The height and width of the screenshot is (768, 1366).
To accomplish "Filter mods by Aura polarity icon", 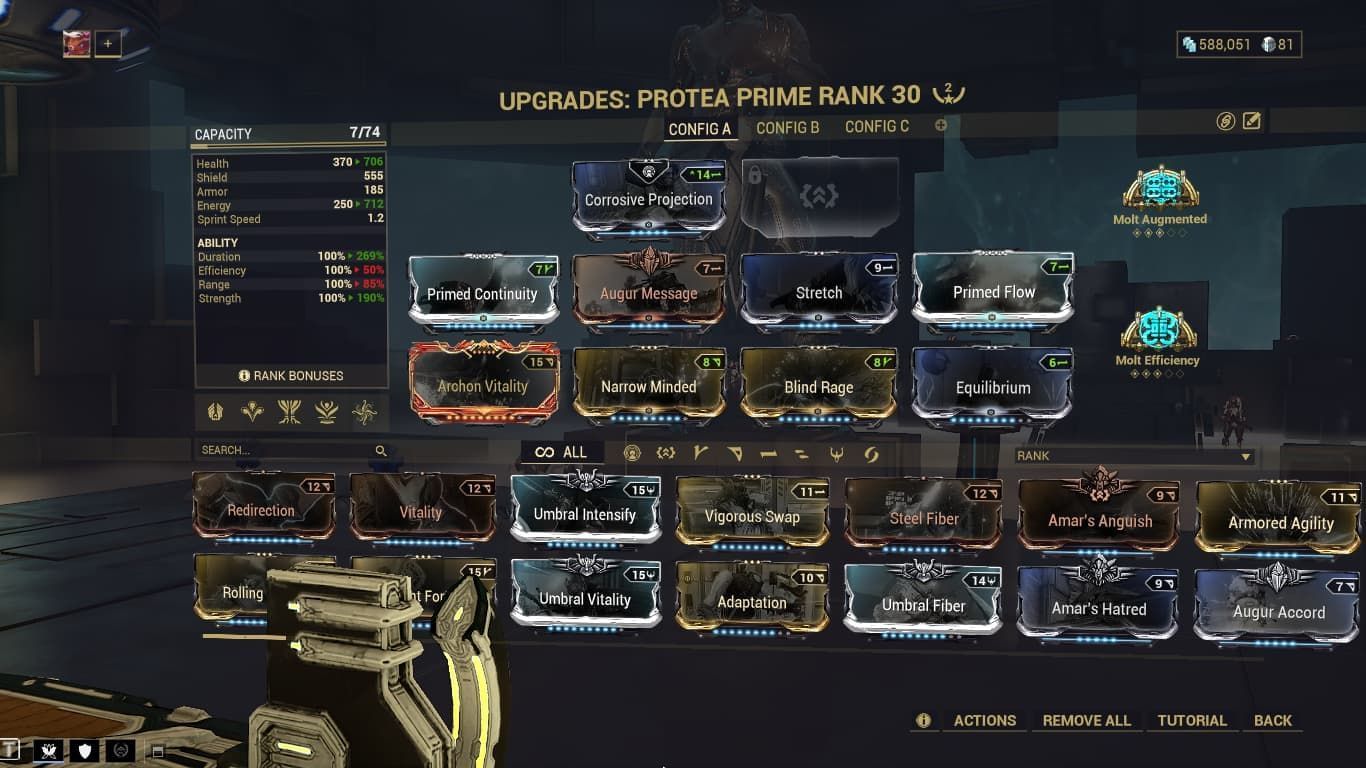I will coord(631,453).
